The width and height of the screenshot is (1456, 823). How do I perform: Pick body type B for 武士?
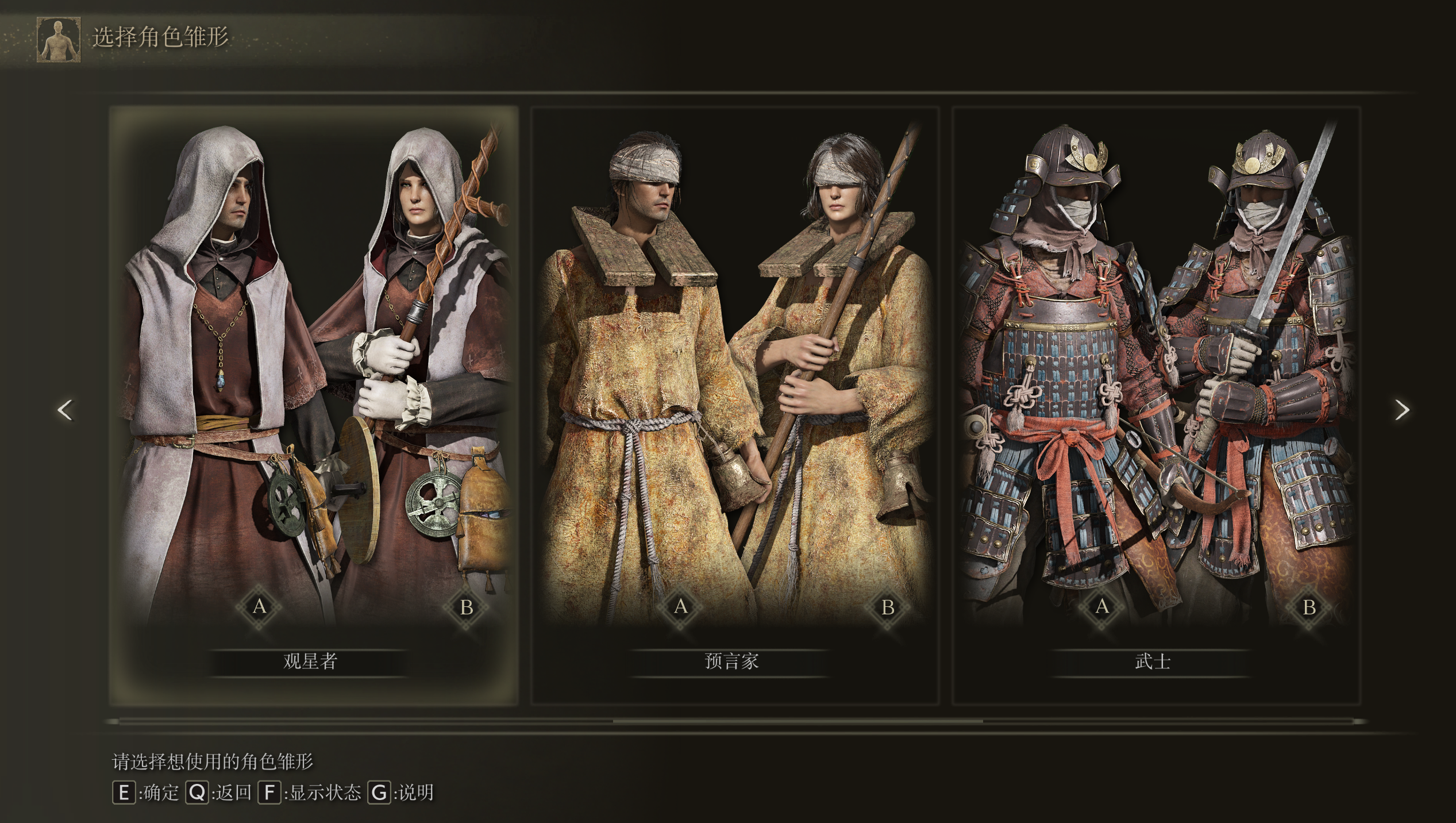coord(1309,606)
